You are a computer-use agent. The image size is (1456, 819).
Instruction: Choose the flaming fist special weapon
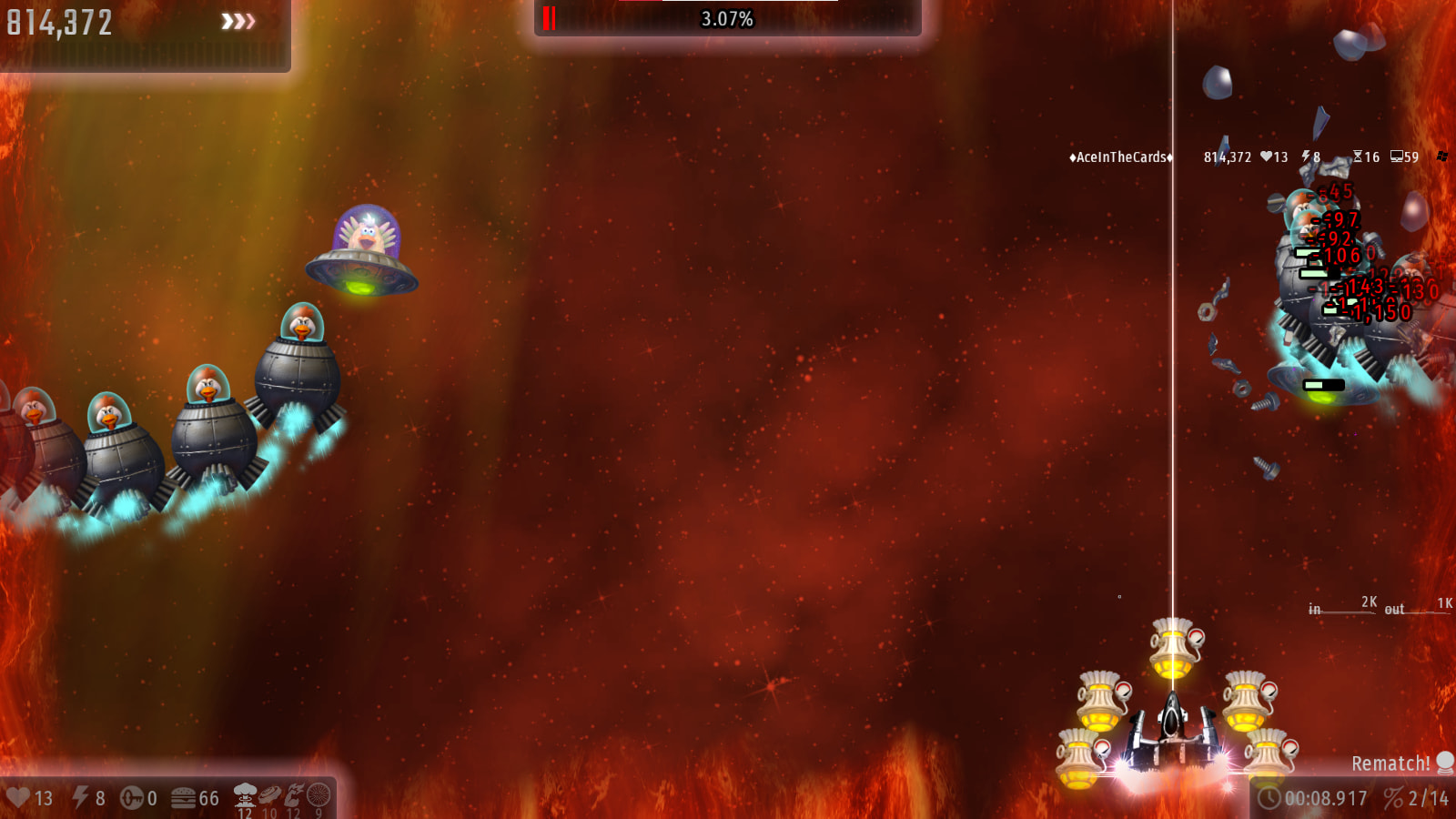(x=294, y=795)
